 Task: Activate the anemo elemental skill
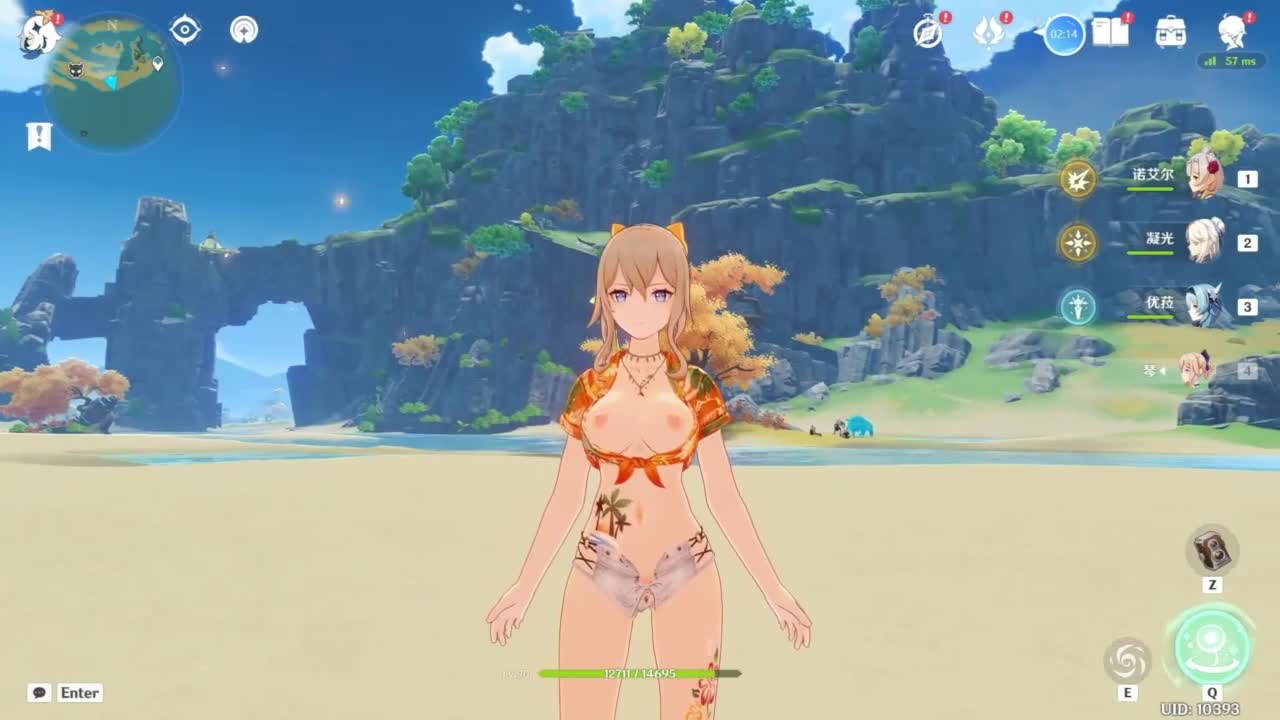(x=1127, y=661)
